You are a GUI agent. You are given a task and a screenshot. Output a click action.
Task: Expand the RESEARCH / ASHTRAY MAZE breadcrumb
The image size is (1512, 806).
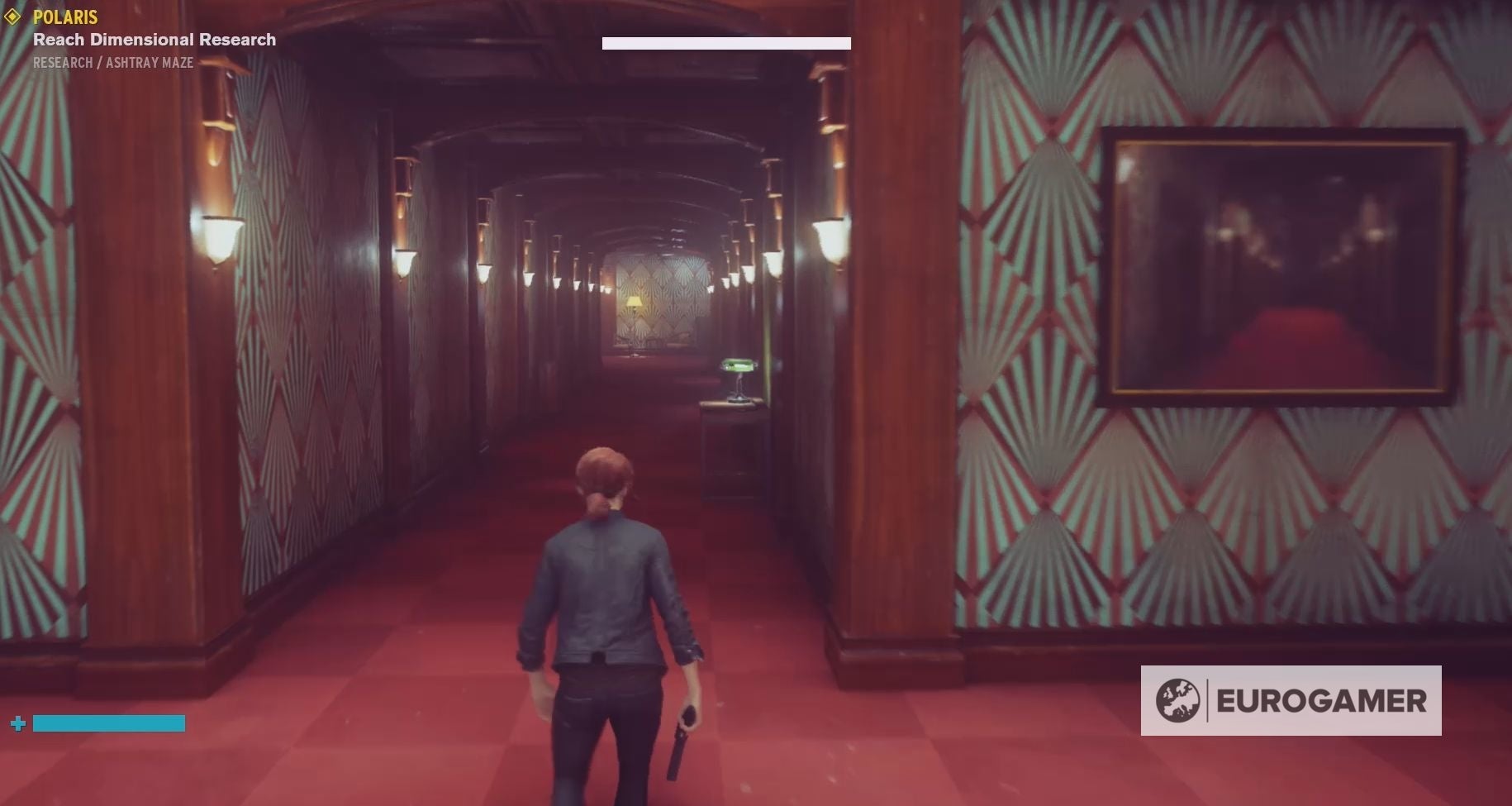112,62
